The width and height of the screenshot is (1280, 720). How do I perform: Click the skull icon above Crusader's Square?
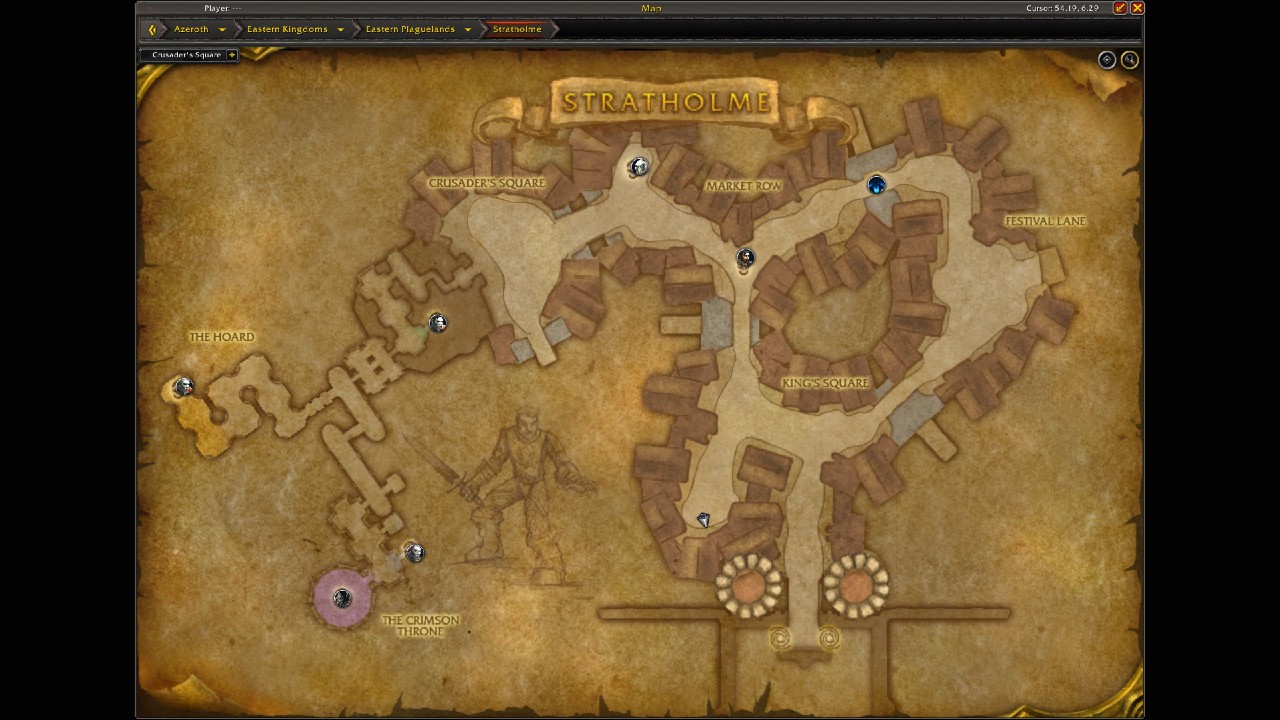tap(640, 166)
